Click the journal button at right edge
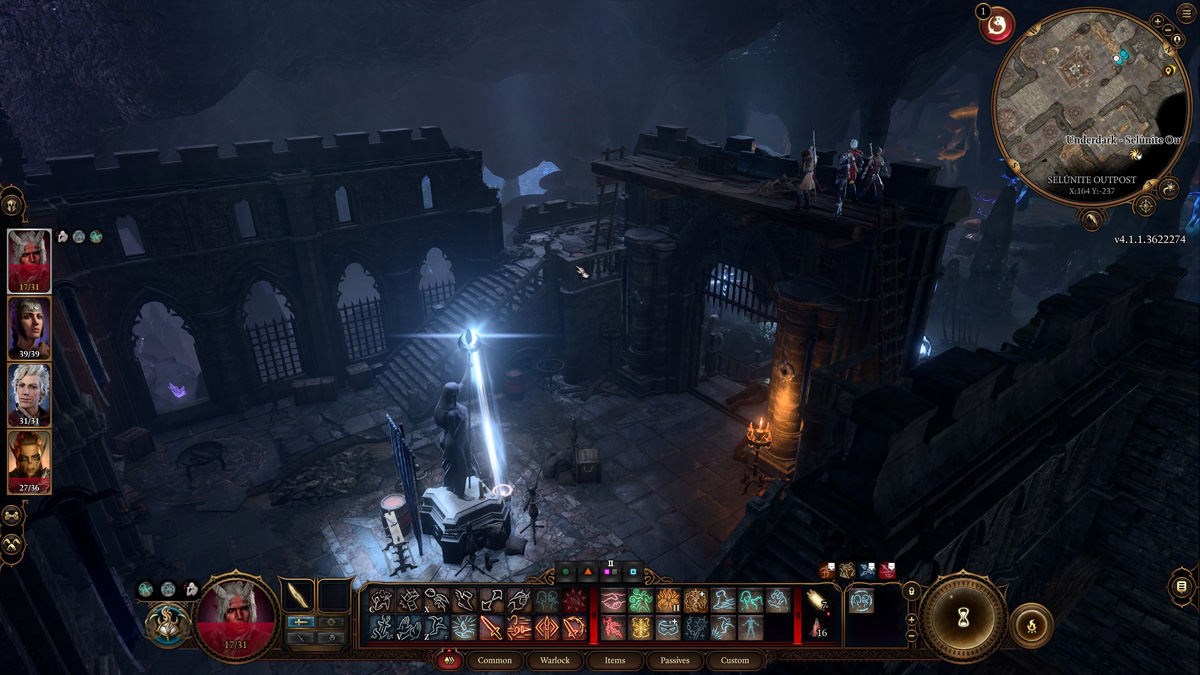The image size is (1200, 675). click(x=1182, y=586)
